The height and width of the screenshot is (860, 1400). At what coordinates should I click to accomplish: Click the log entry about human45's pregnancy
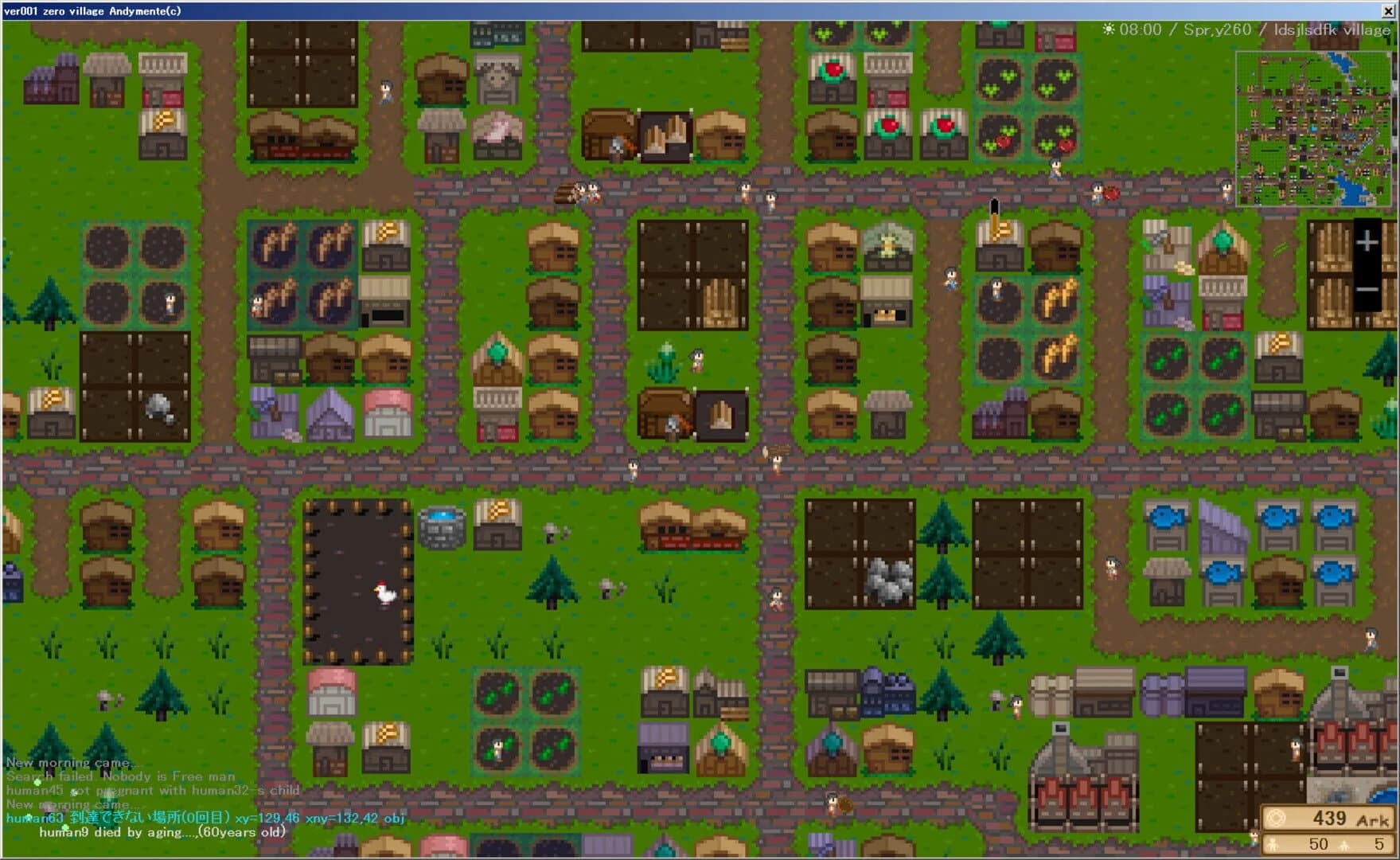[151, 791]
